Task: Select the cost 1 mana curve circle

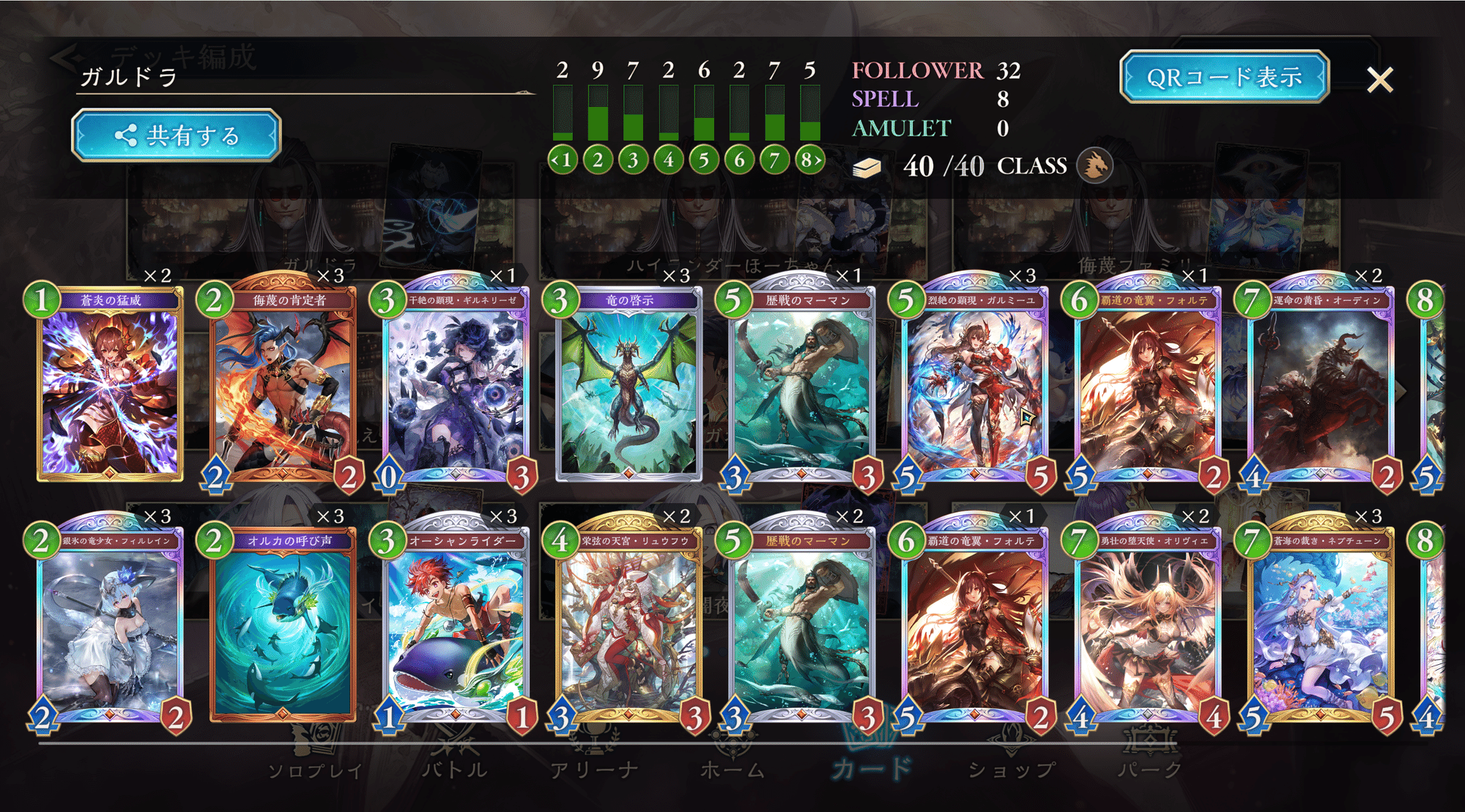Action: click(563, 160)
